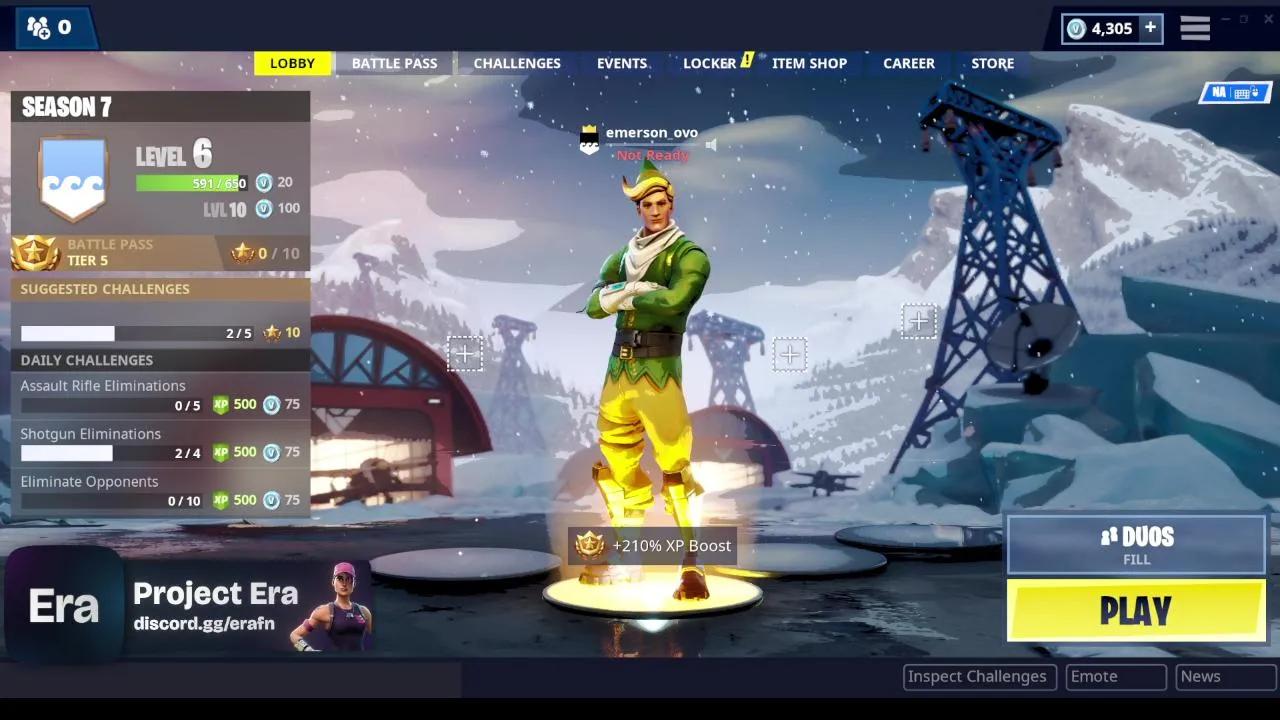Viewport: 1280px width, 720px height.
Task: Open the Emote menu
Action: (x=1115, y=676)
